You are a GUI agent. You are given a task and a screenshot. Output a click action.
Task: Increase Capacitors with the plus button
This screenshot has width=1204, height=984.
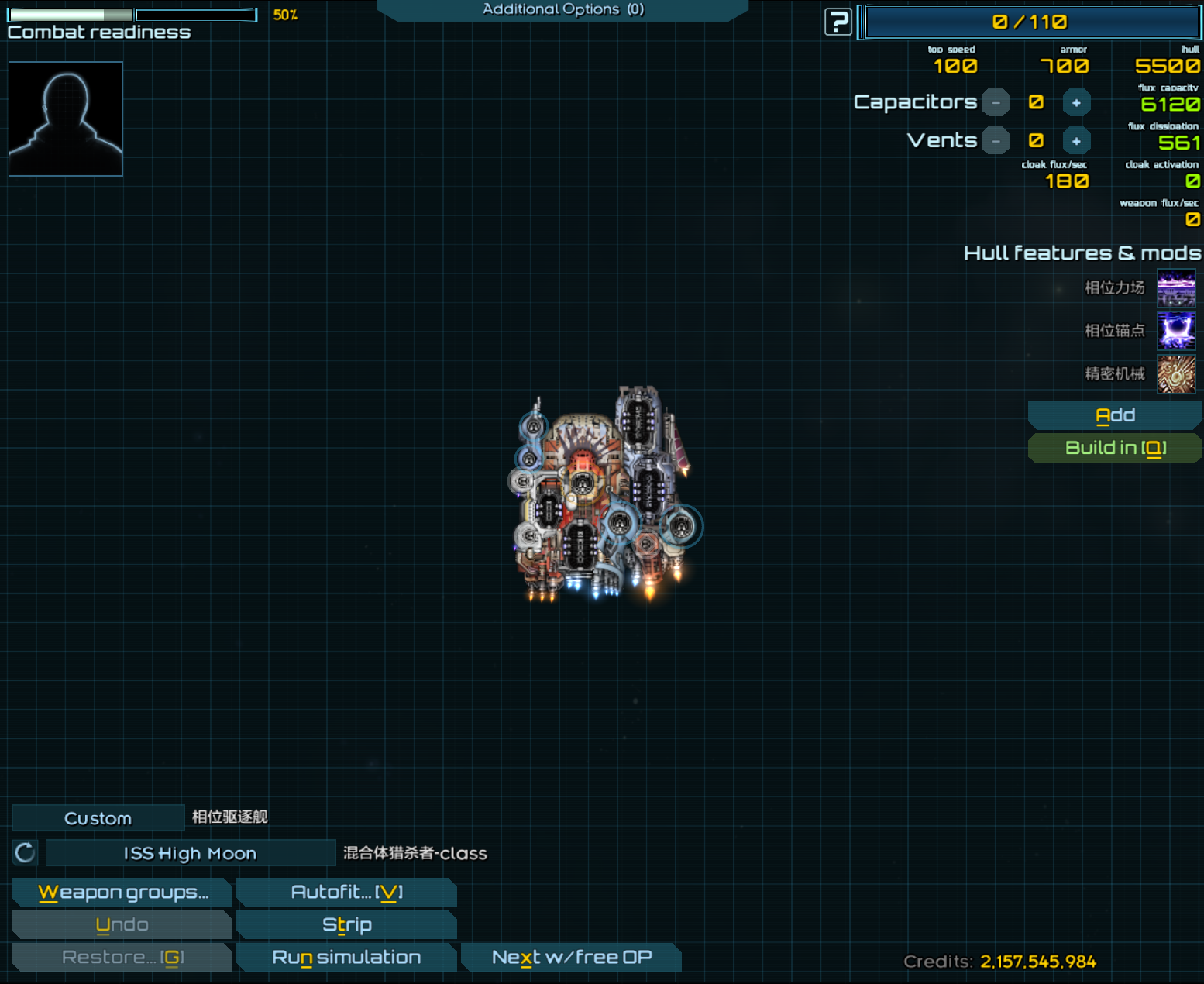pos(1076,103)
